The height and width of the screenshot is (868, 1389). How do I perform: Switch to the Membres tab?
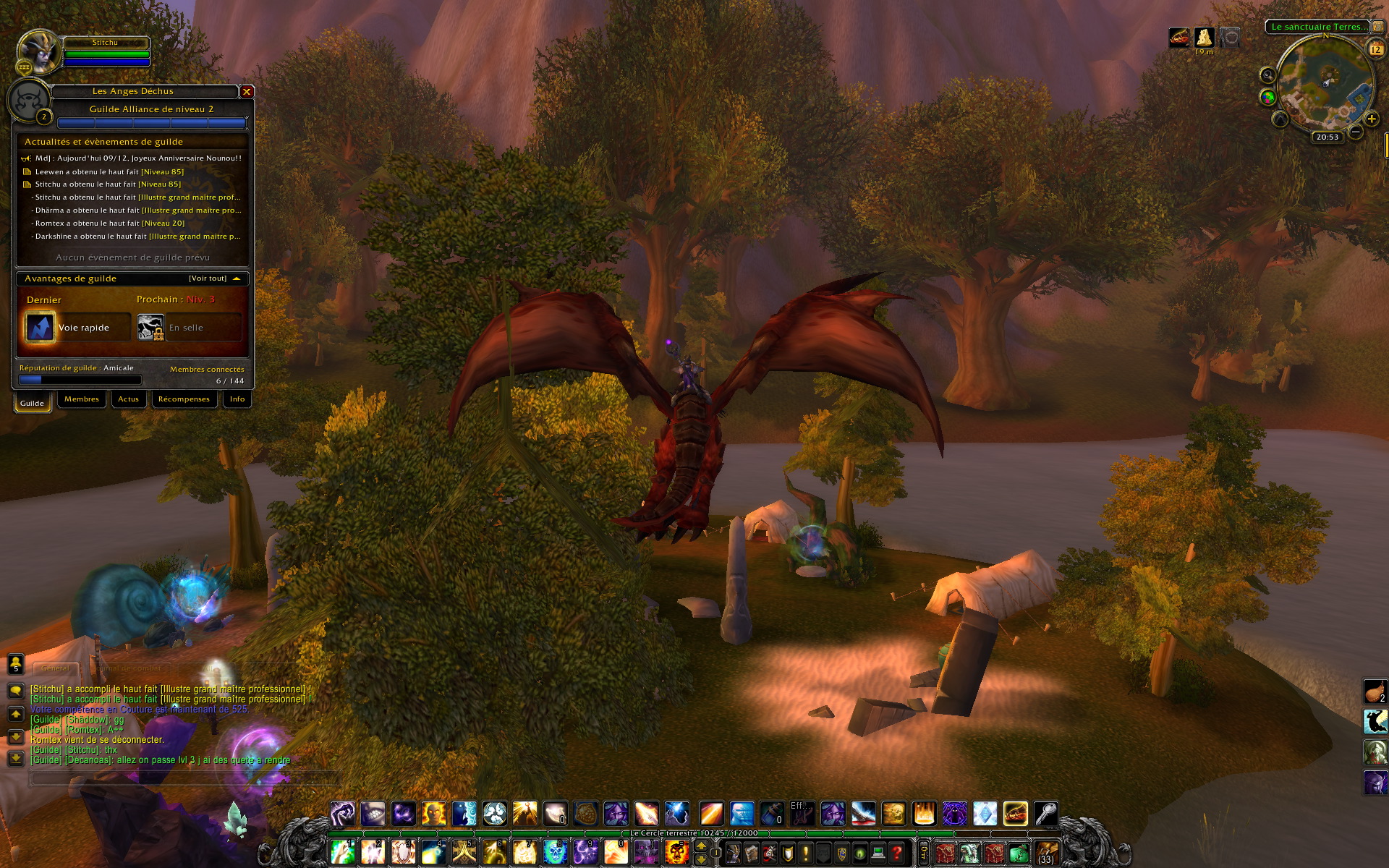[x=82, y=399]
